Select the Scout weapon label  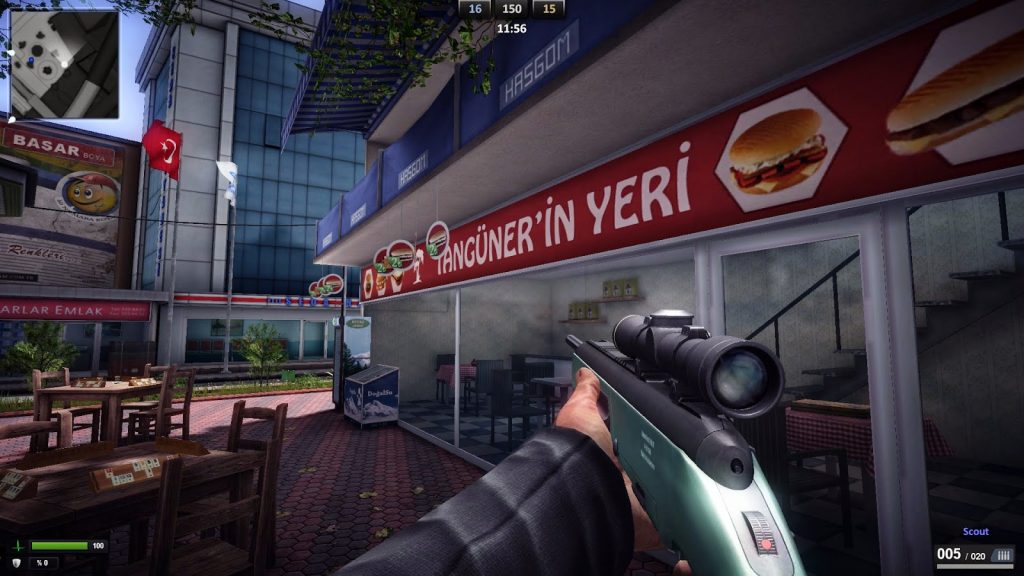point(975,532)
